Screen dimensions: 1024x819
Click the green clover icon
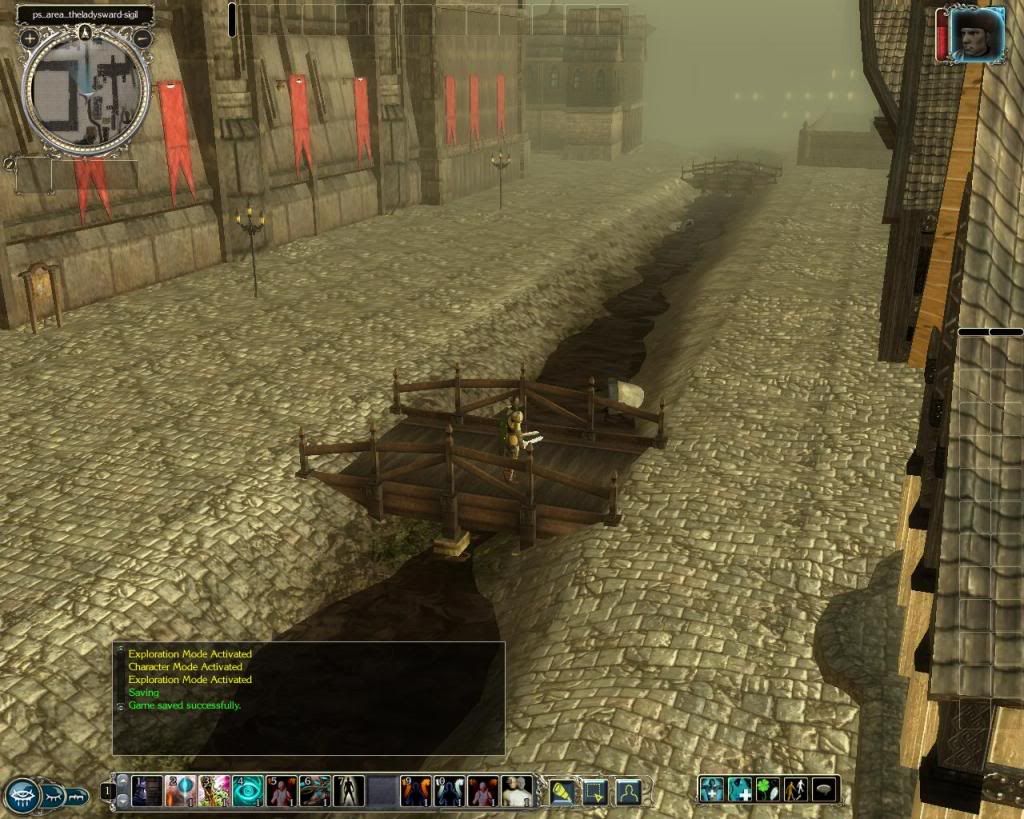tap(768, 789)
